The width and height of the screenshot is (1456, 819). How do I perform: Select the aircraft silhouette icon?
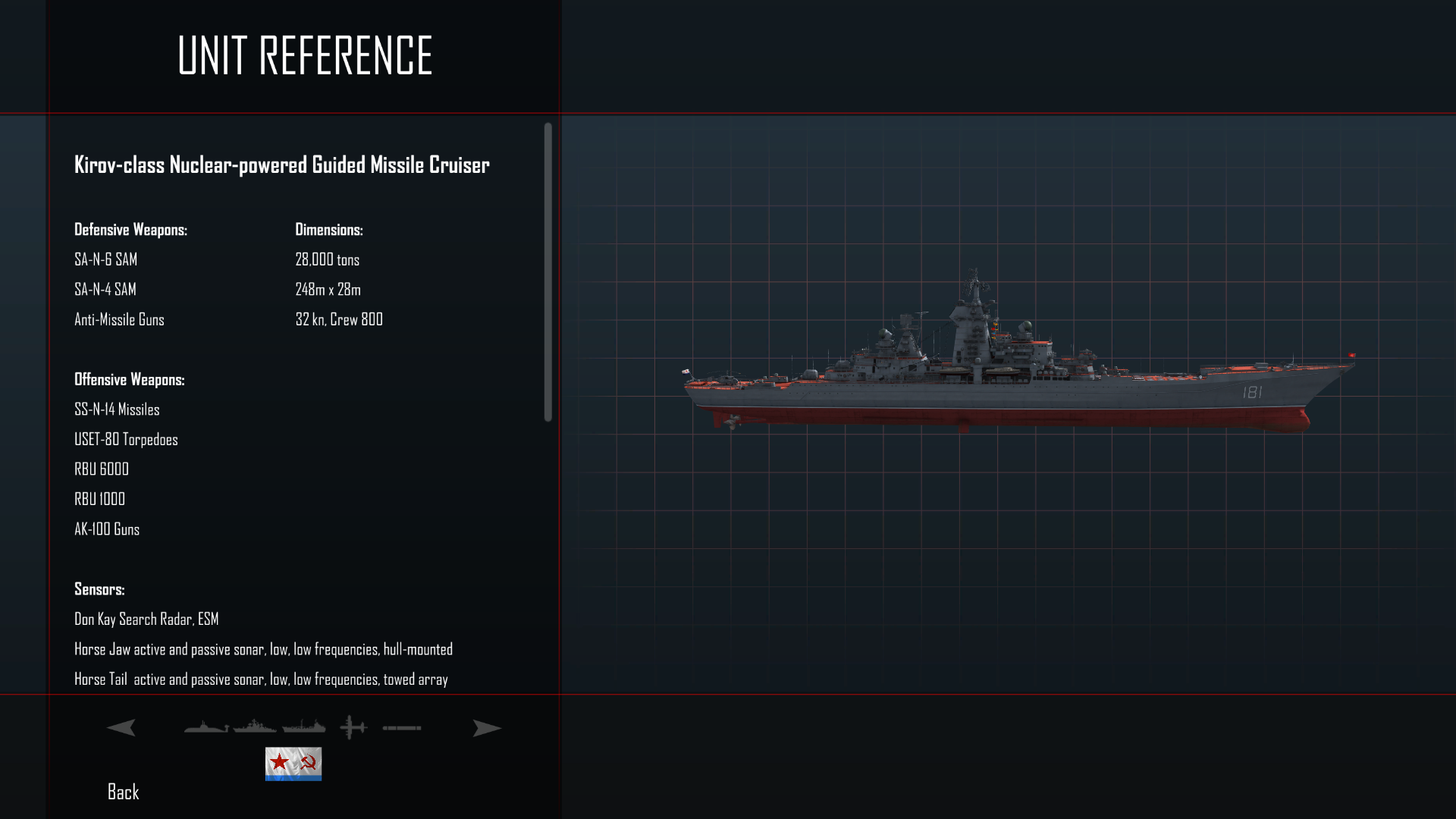352,726
